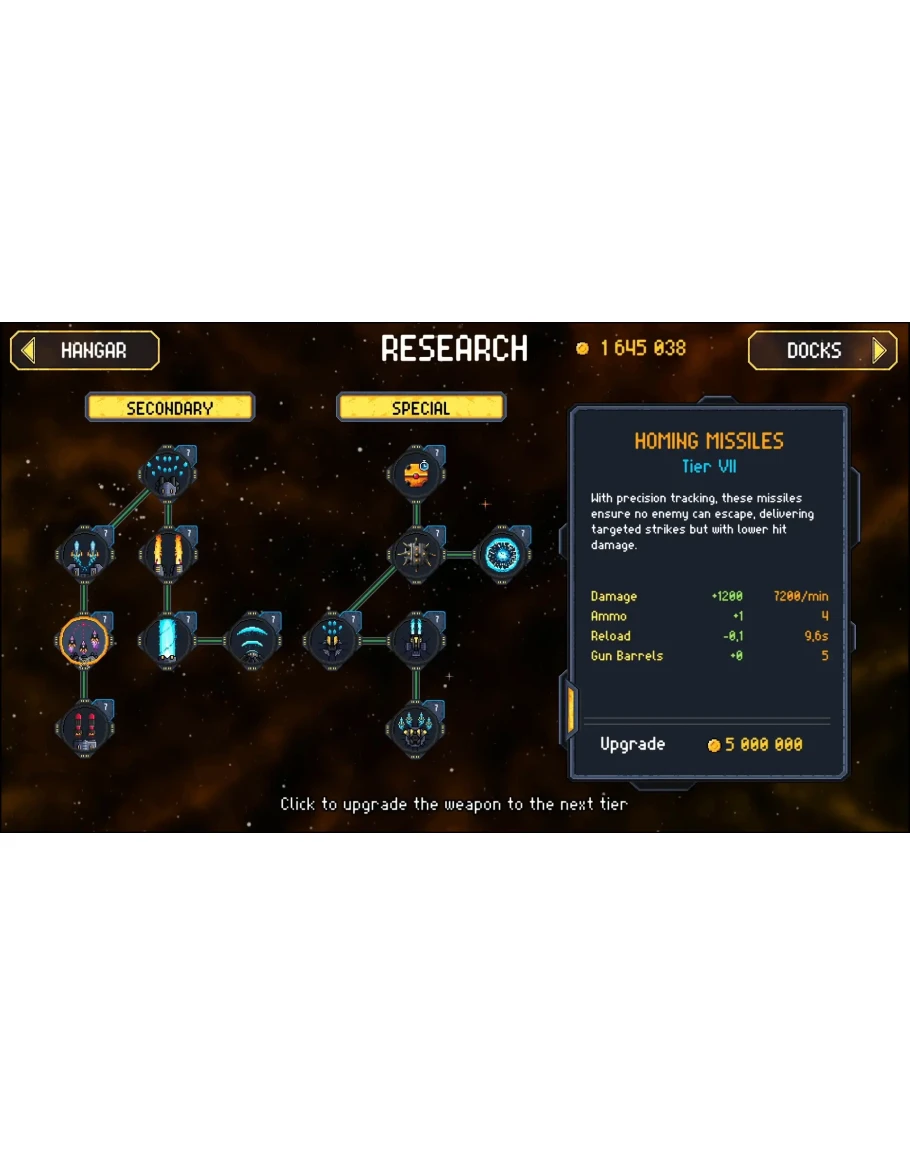
Task: Select the cyan laser beam weapon node
Action: 167,640
